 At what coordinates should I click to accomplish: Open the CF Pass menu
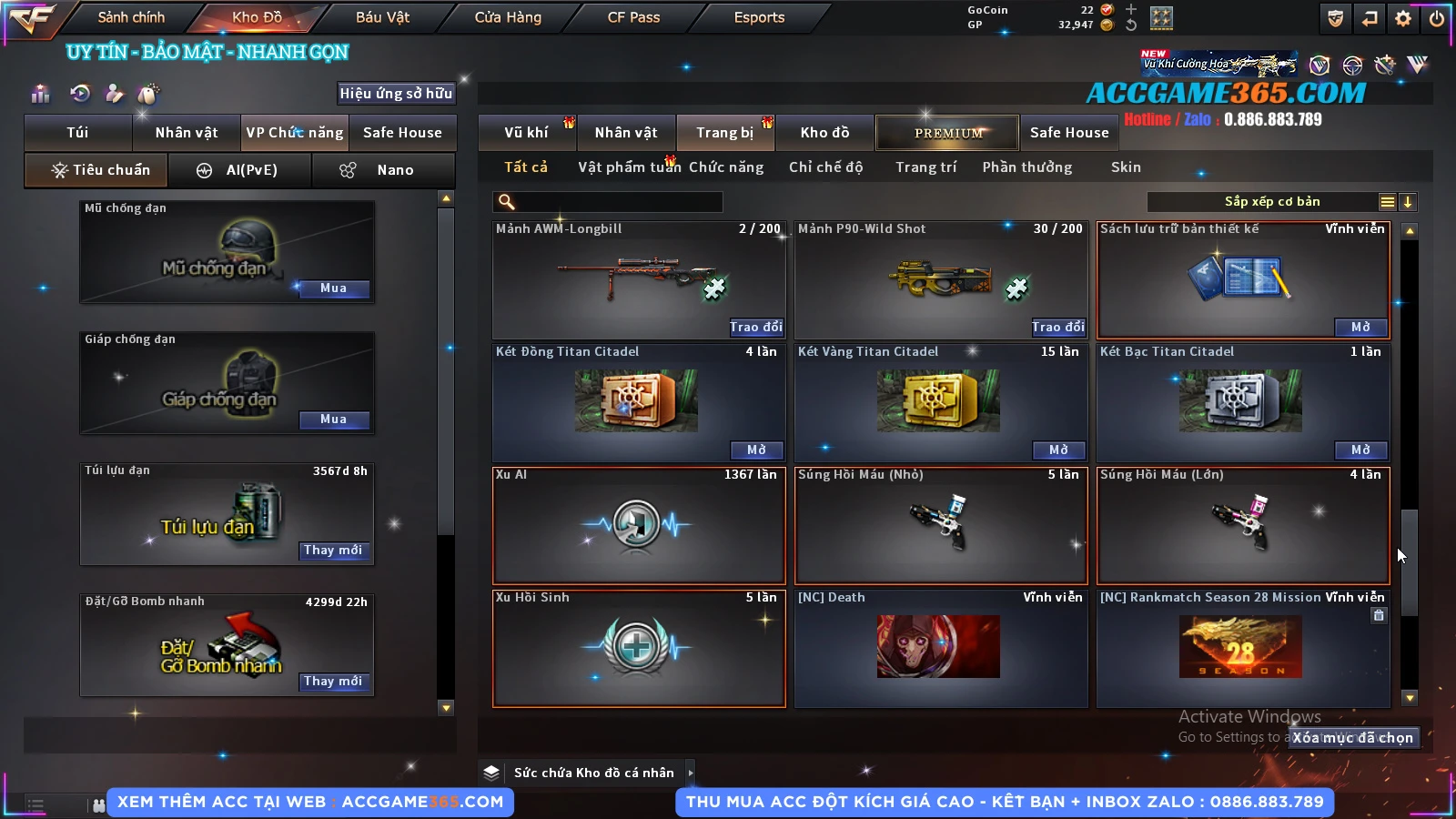tap(633, 17)
